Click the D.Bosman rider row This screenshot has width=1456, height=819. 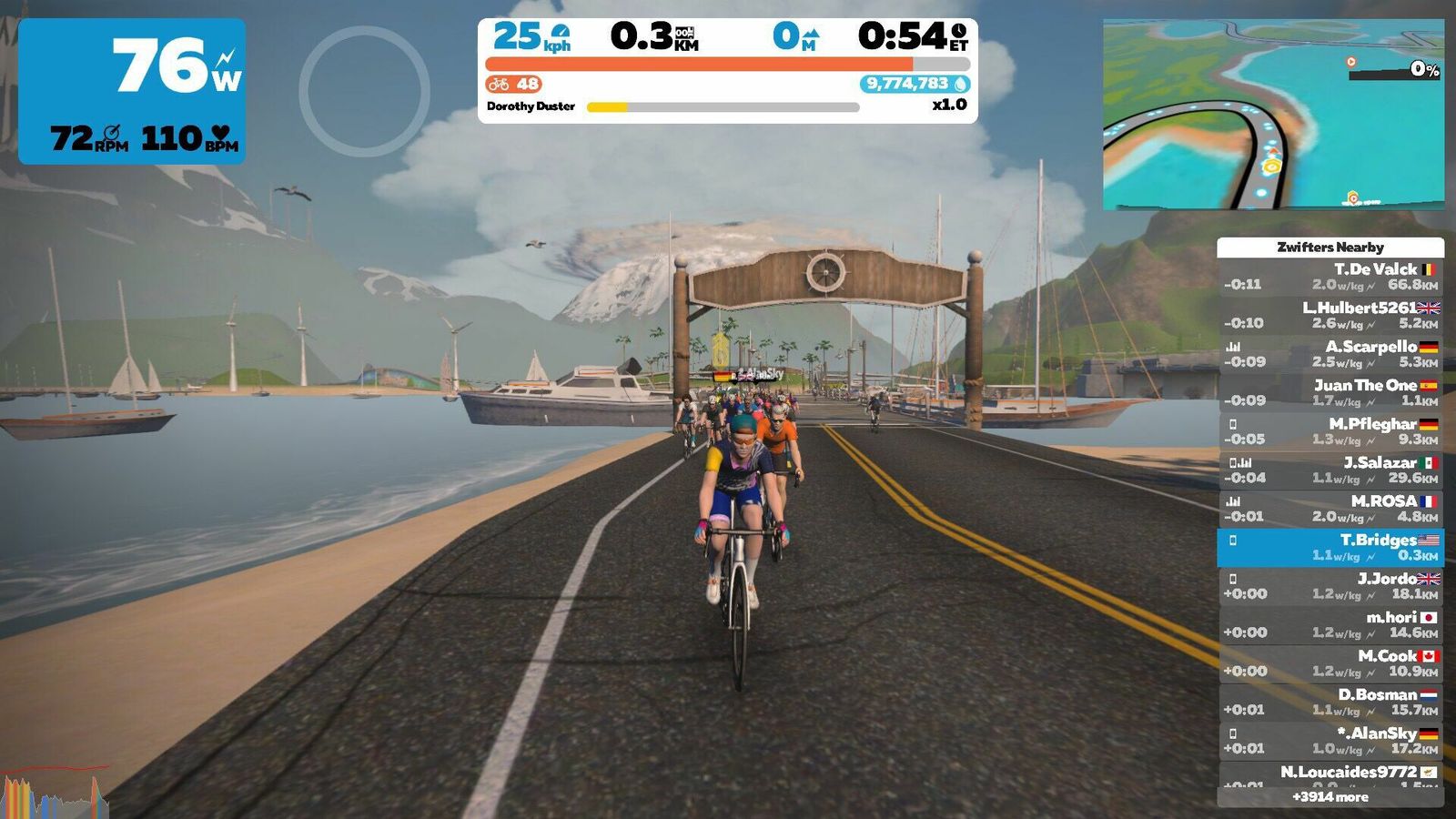tap(1330, 702)
